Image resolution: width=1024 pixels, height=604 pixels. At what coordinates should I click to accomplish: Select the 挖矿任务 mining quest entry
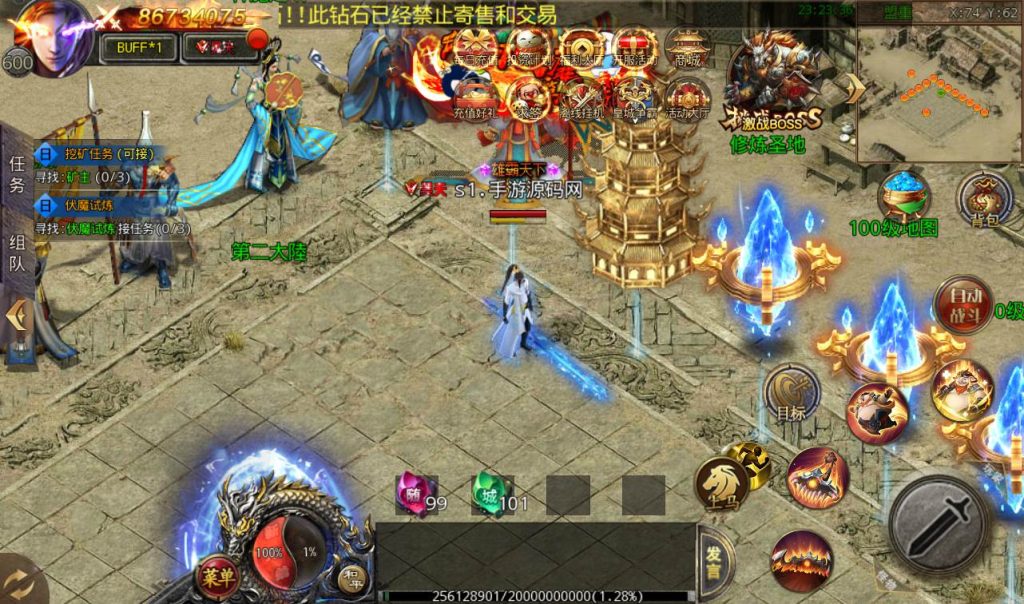tap(98, 155)
